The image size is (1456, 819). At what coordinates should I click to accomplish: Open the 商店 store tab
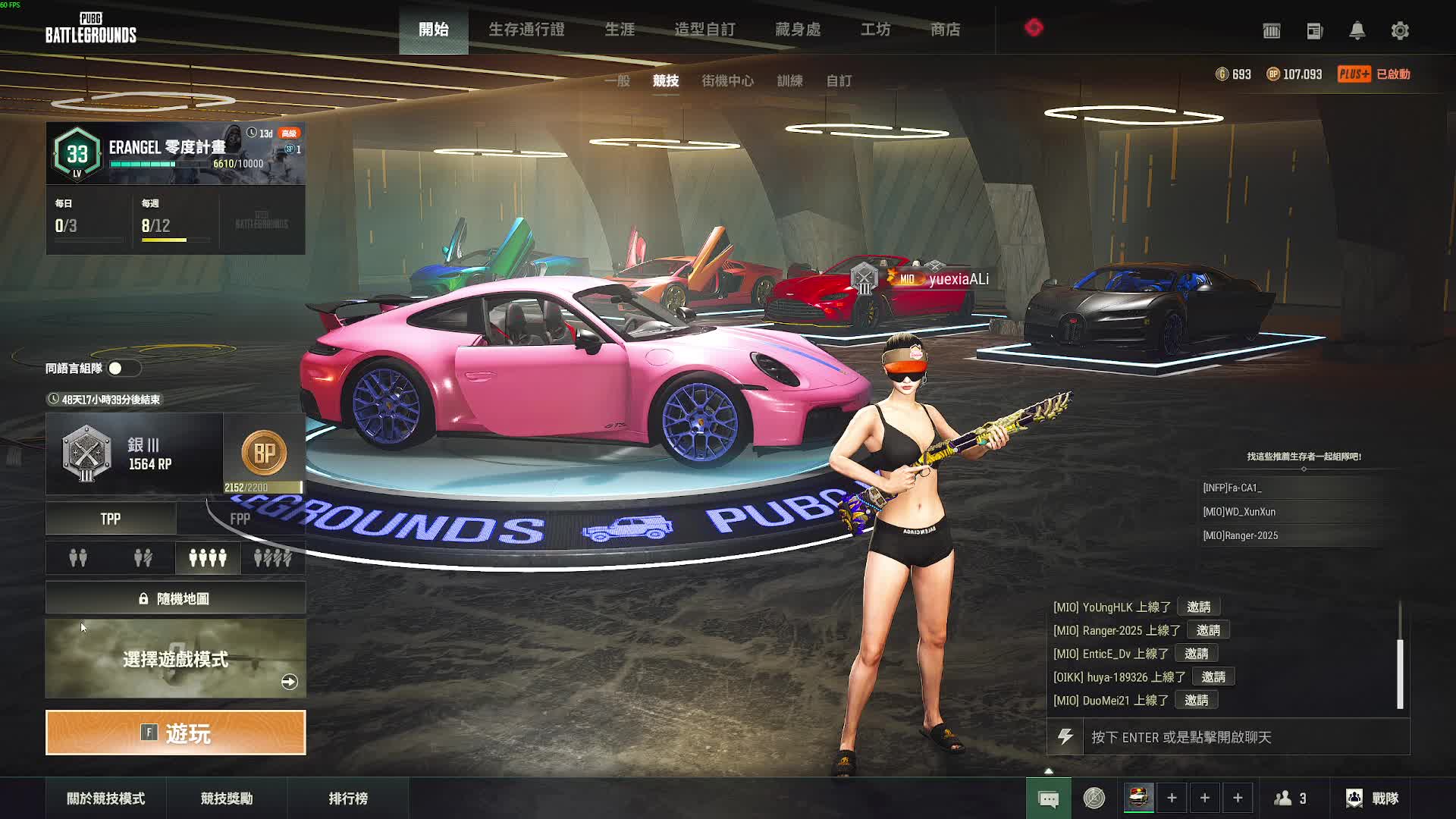(945, 30)
